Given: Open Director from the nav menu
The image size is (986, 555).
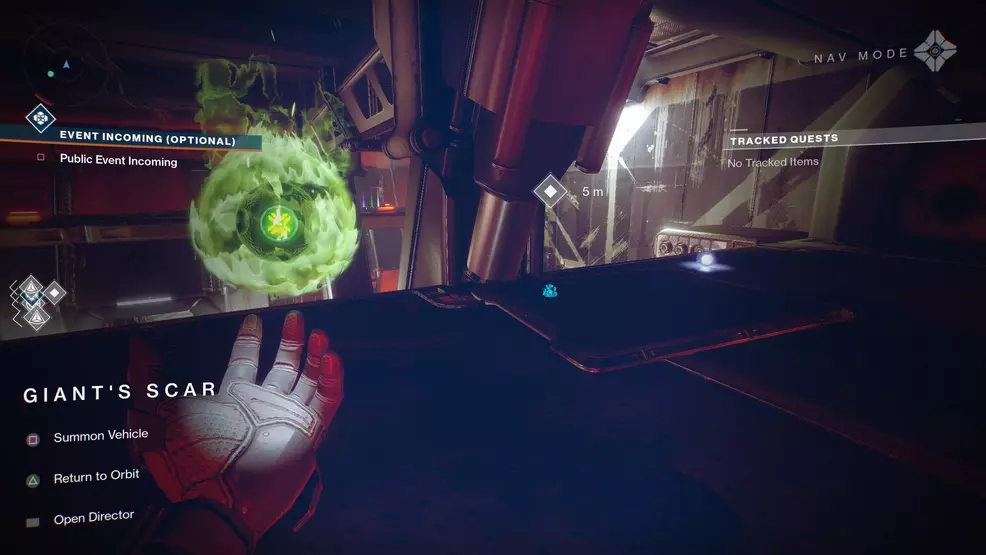Looking at the screenshot, I should tap(93, 518).
